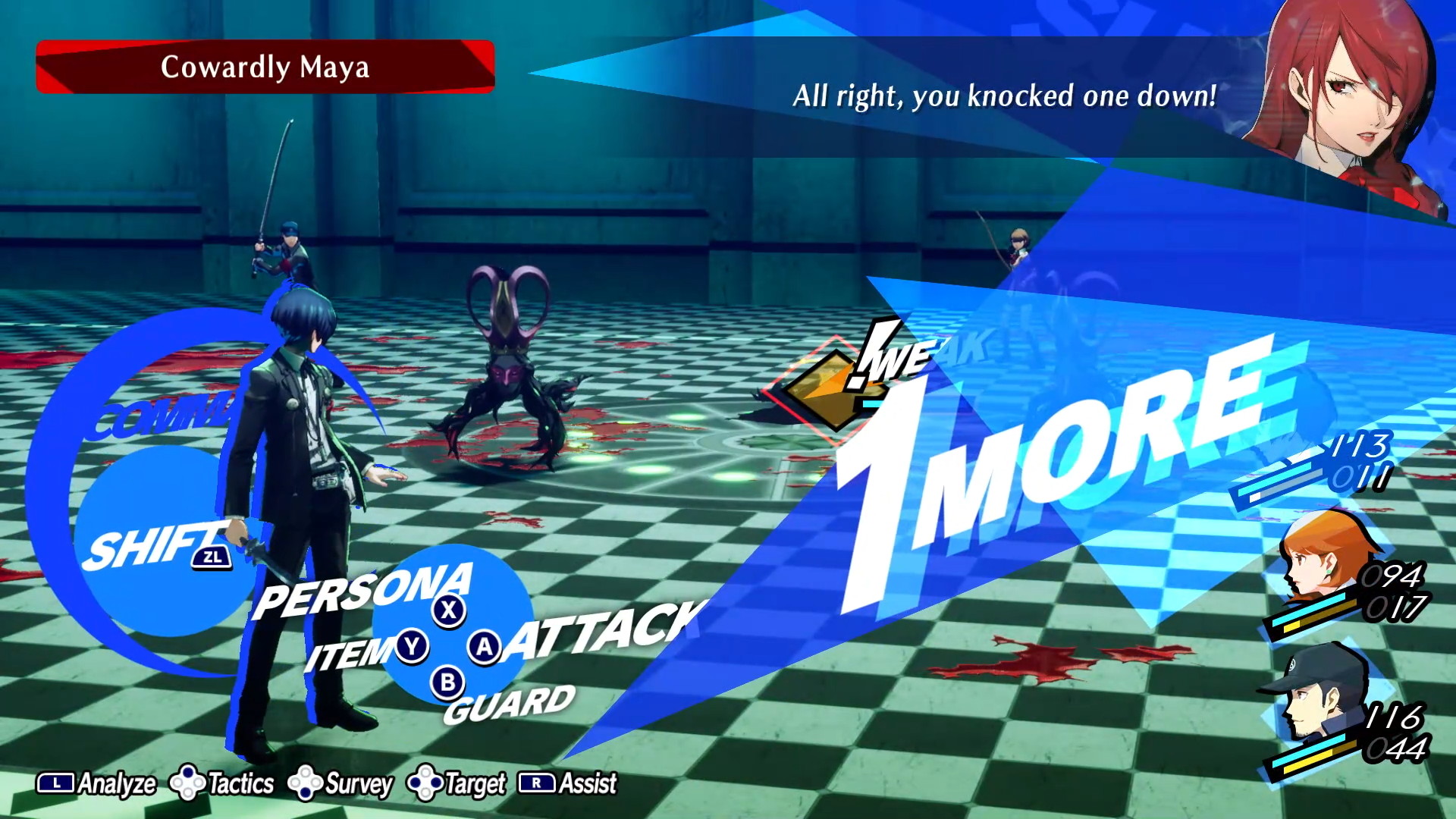Select the capped party member portrait
Image resolution: width=1456 pixels, height=819 pixels.
coord(1316,694)
